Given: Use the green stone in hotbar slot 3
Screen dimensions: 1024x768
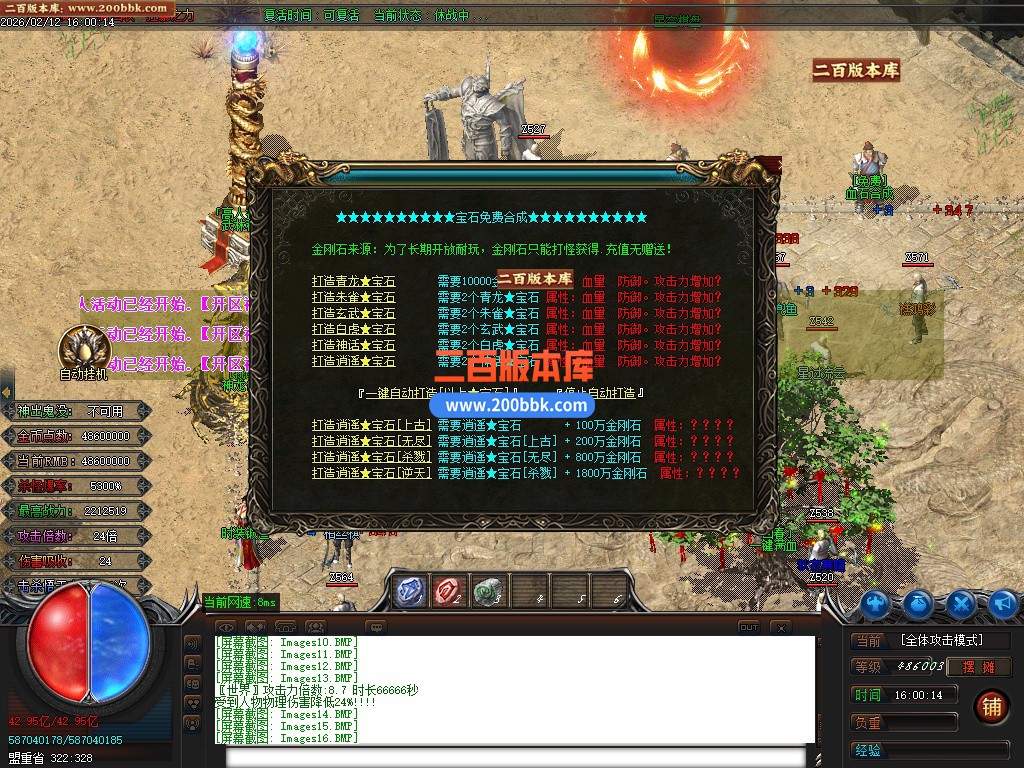Looking at the screenshot, I should [489, 591].
